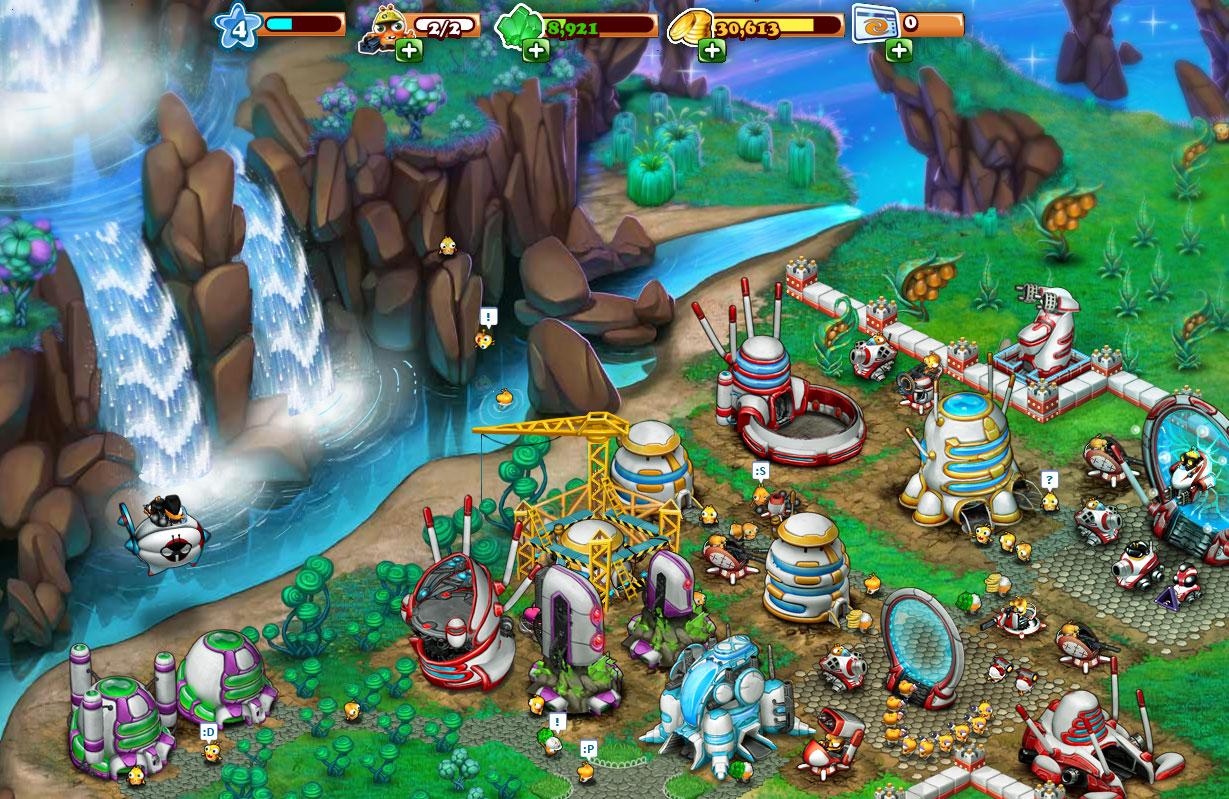Click the level 4 star icon
The width and height of the screenshot is (1229, 799).
pos(238,27)
